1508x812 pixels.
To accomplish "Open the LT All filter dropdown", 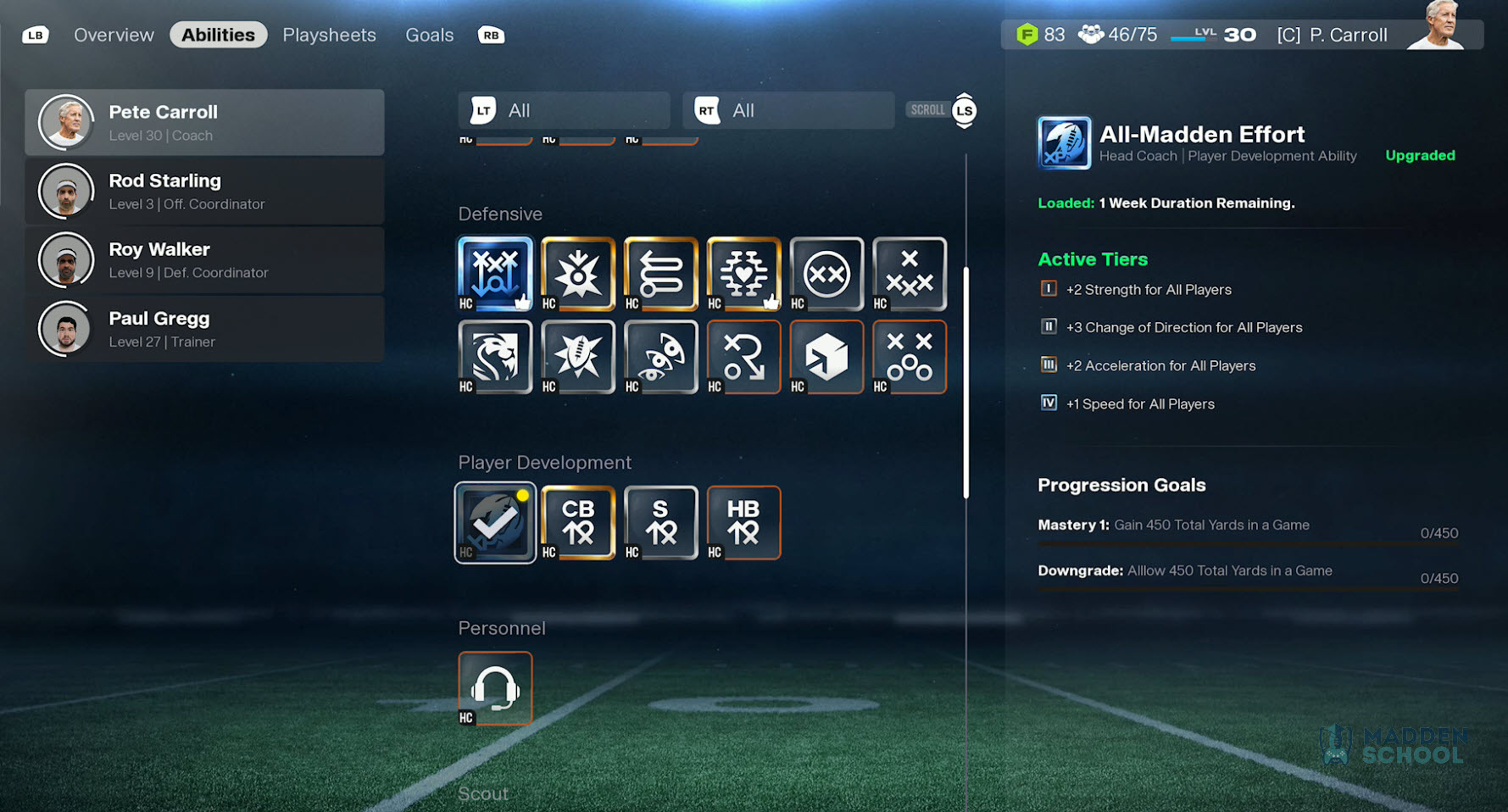I will pos(564,110).
